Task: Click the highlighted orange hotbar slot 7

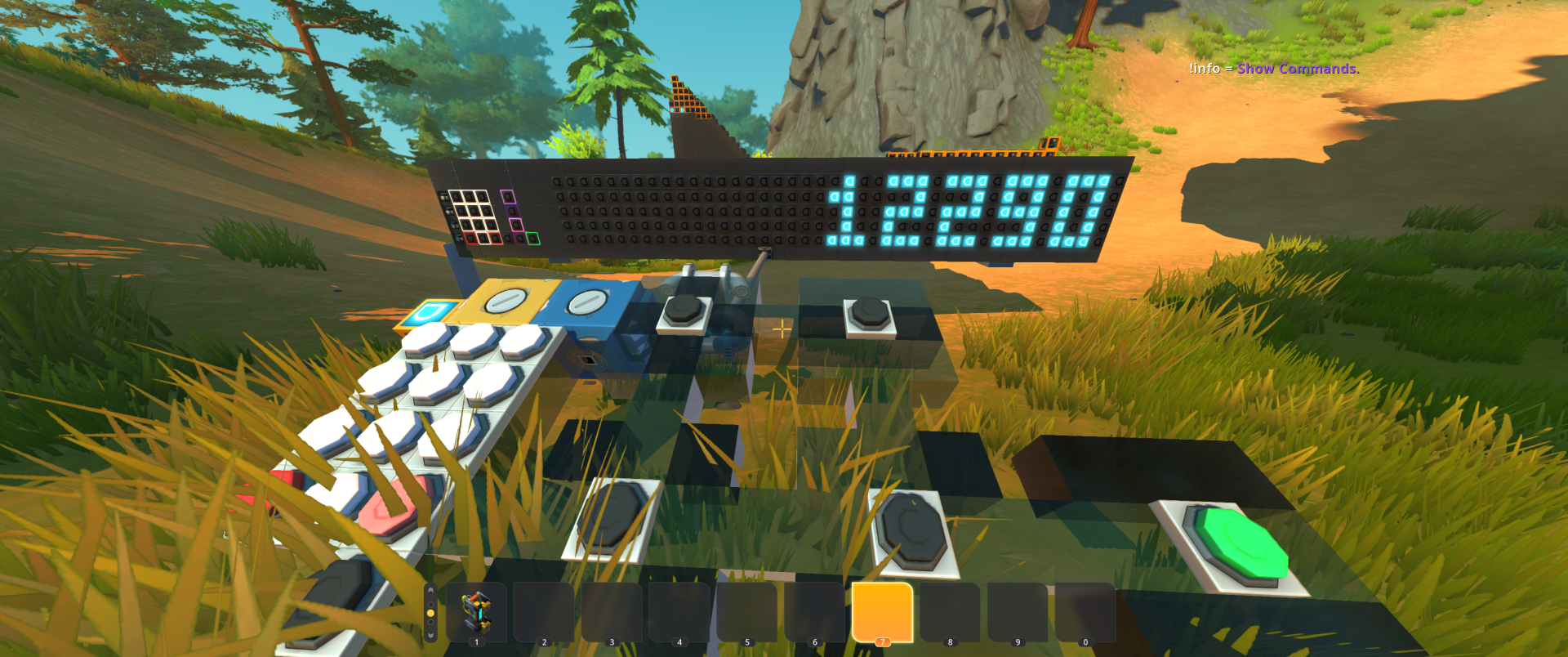Action: [x=882, y=612]
